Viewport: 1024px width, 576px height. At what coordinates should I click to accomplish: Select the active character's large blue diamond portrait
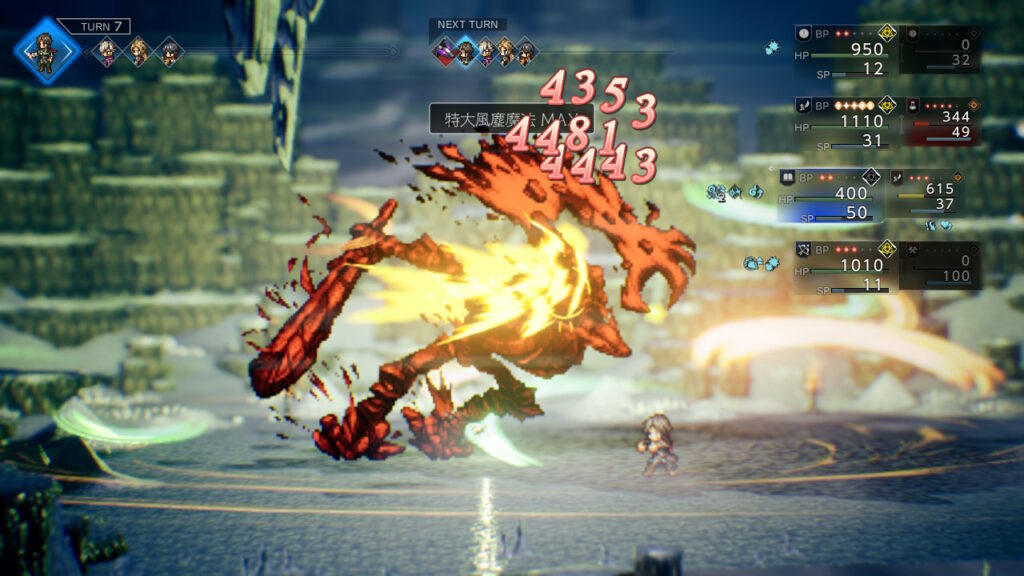point(46,49)
